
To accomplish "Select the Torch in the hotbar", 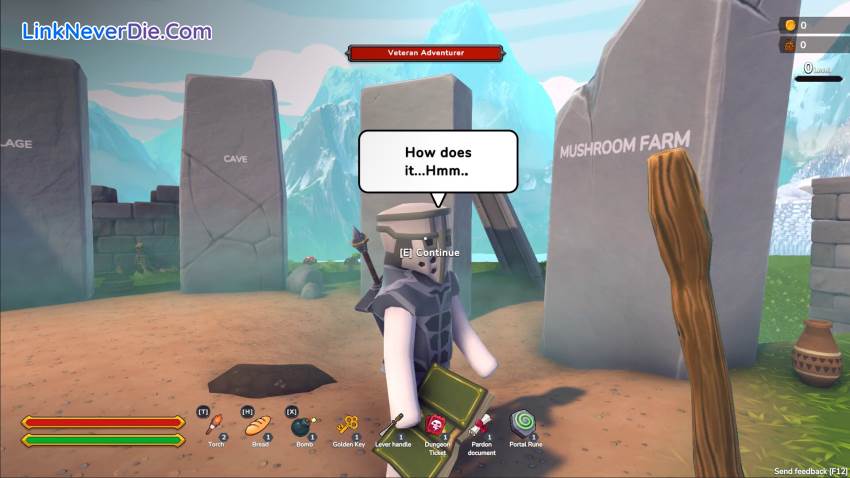I will click(215, 426).
